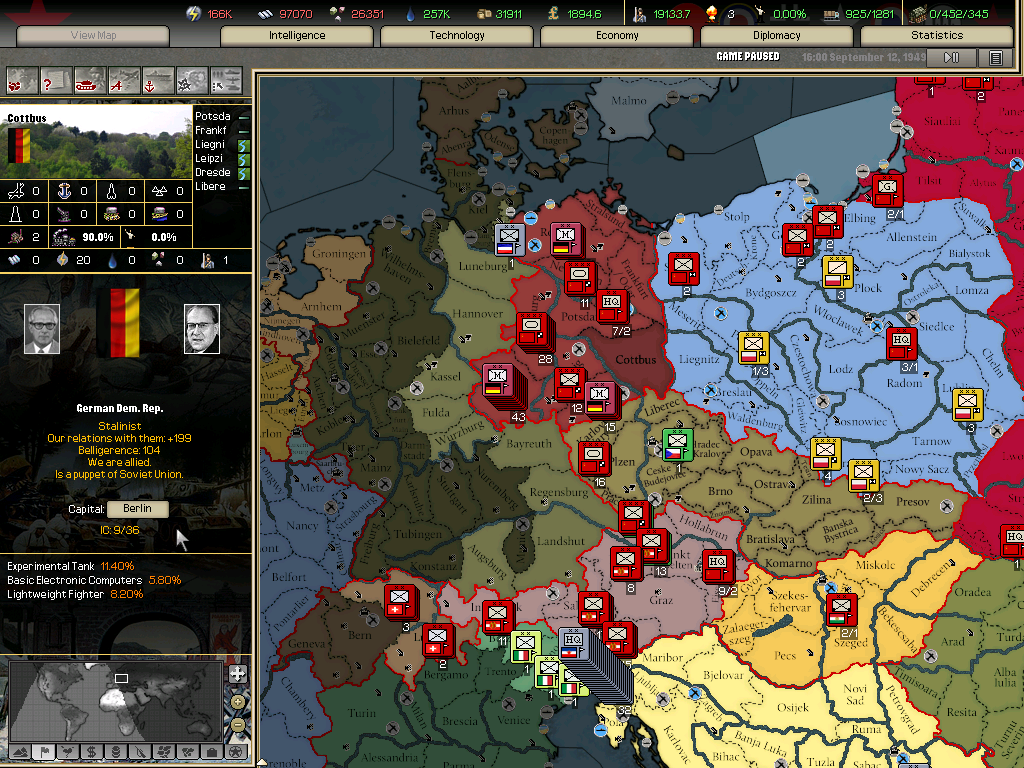Open the Intelligence screen
Screen dimensions: 1024x768
point(297,35)
